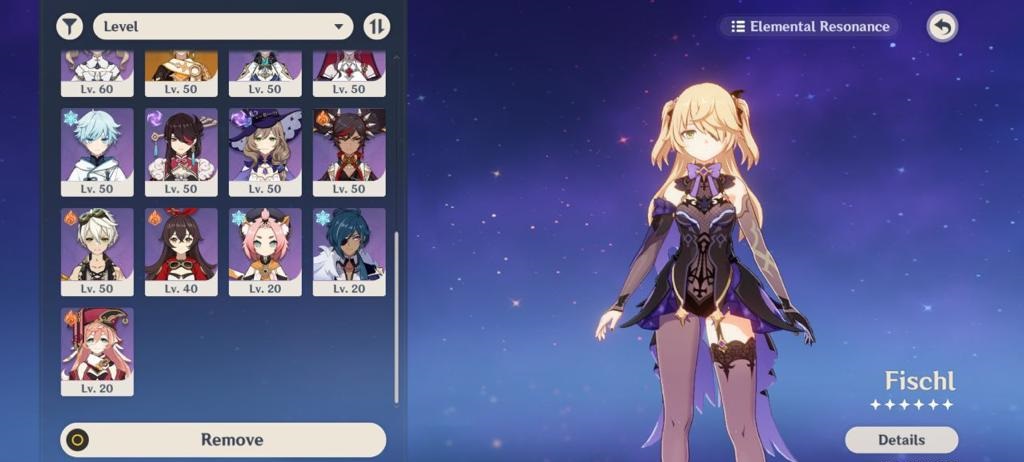Select Chongyun's portrait
Screen dimensions: 1024x462
pyautogui.click(x=97, y=151)
